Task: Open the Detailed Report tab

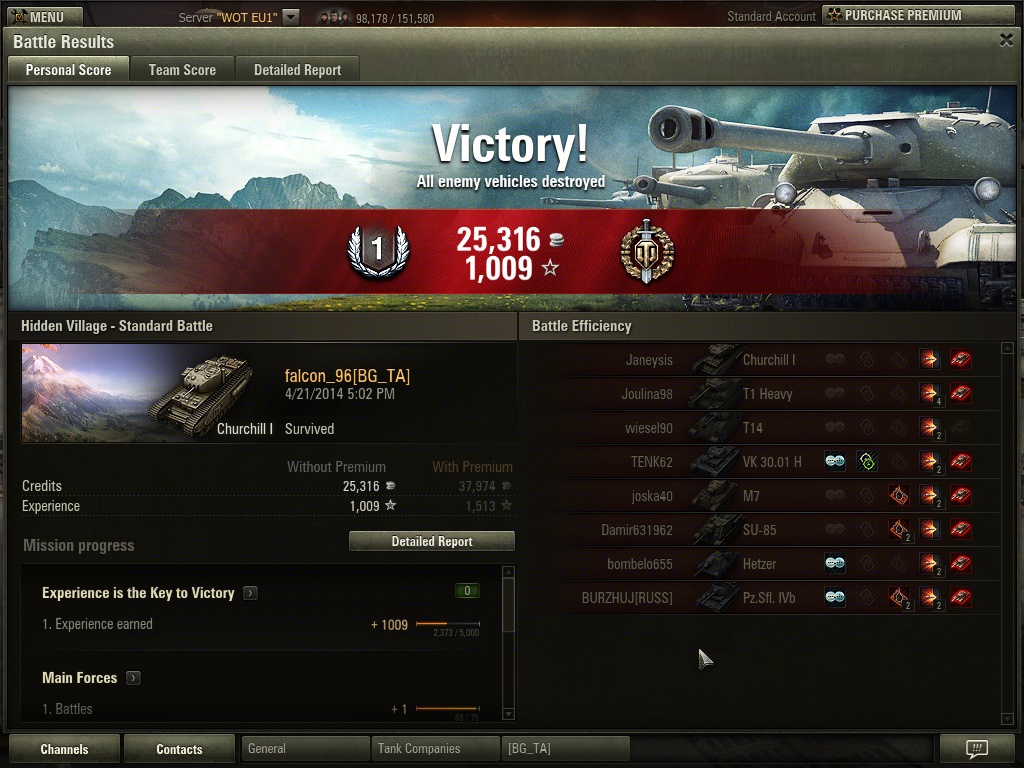Action: pyautogui.click(x=297, y=70)
